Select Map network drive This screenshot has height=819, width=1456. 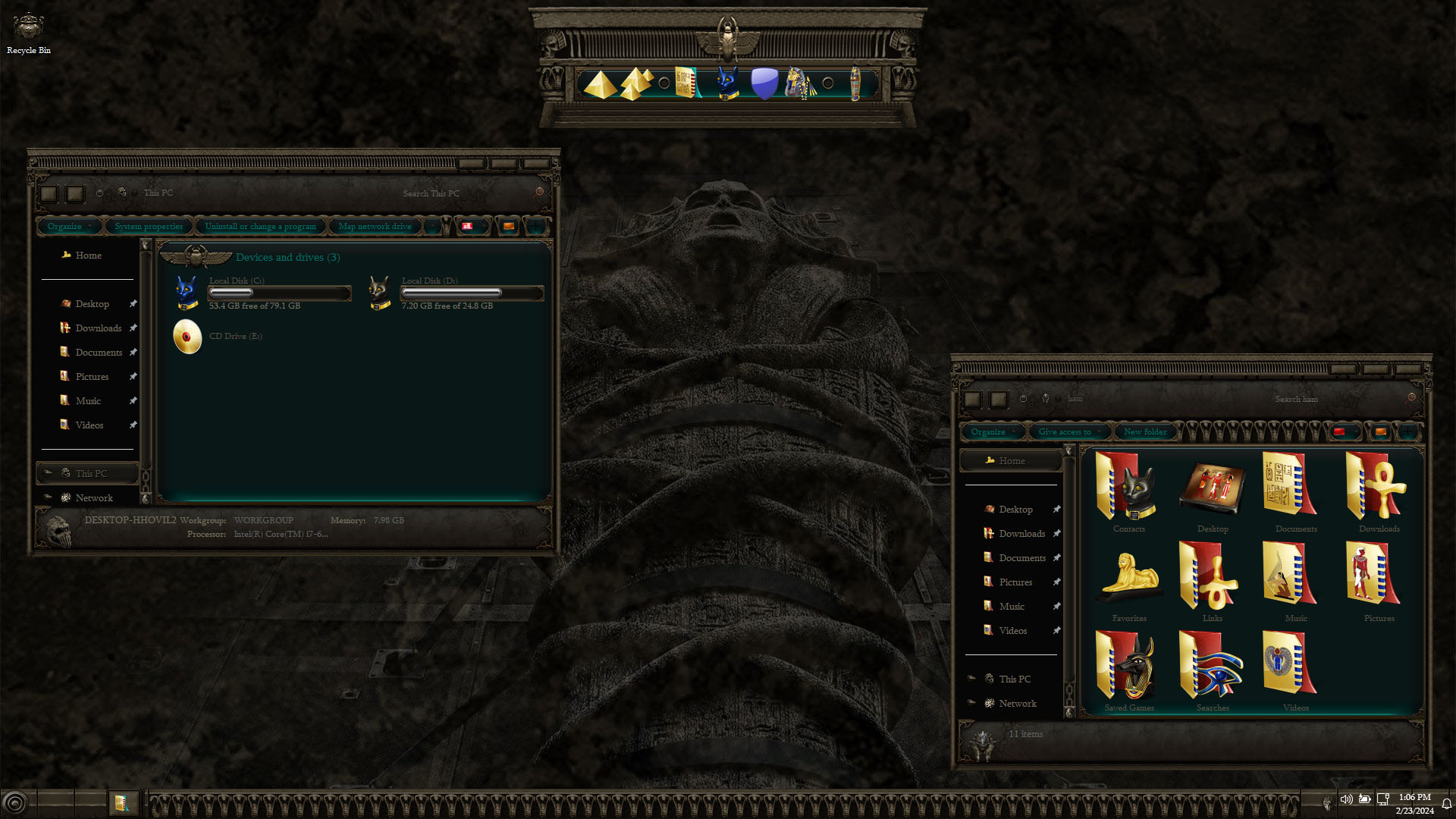point(375,226)
